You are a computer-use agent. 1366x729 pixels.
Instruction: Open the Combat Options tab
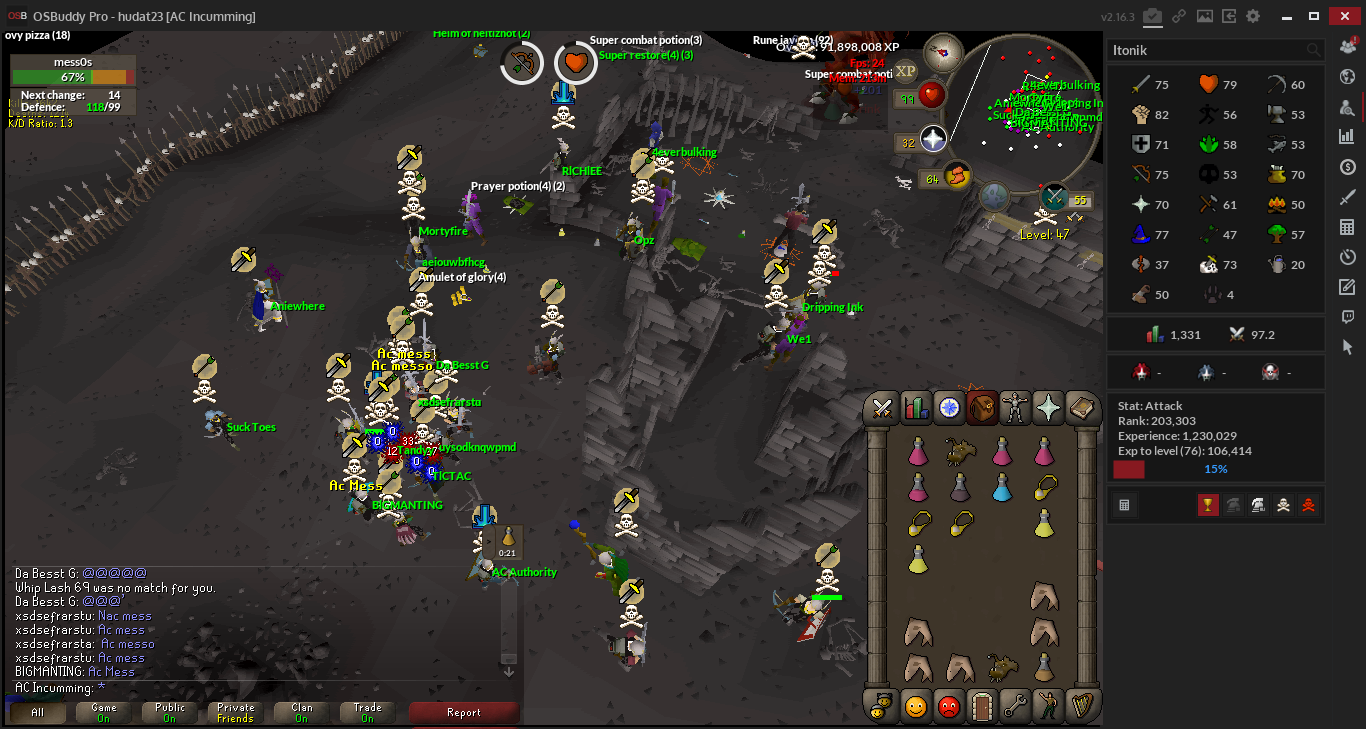point(882,408)
